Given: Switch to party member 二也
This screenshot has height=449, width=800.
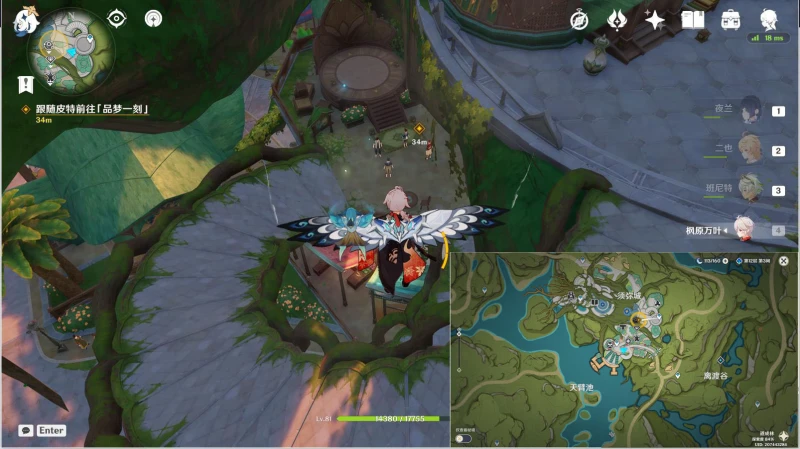Looking at the screenshot, I should point(750,151).
